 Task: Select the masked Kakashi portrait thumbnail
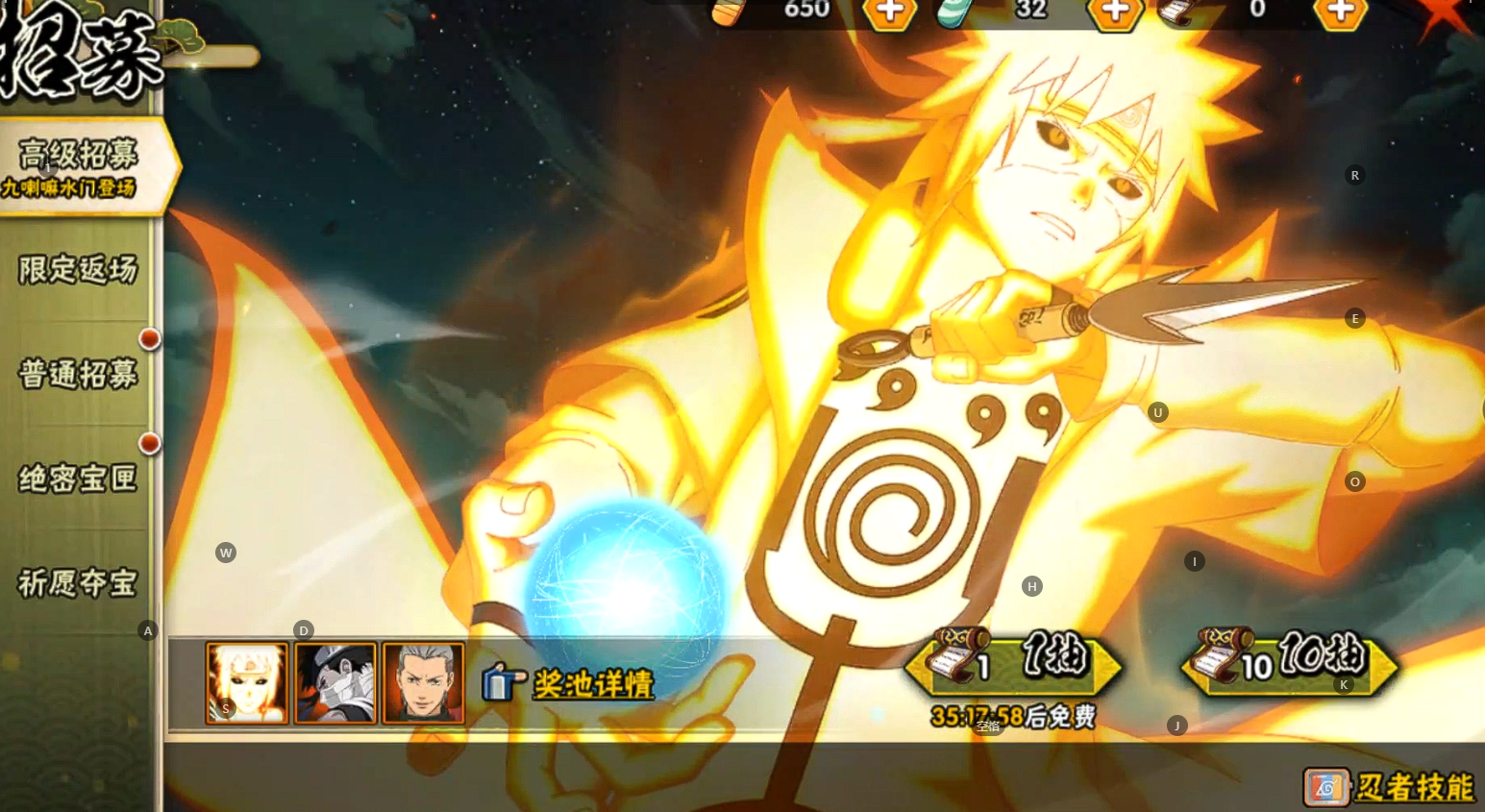[335, 683]
